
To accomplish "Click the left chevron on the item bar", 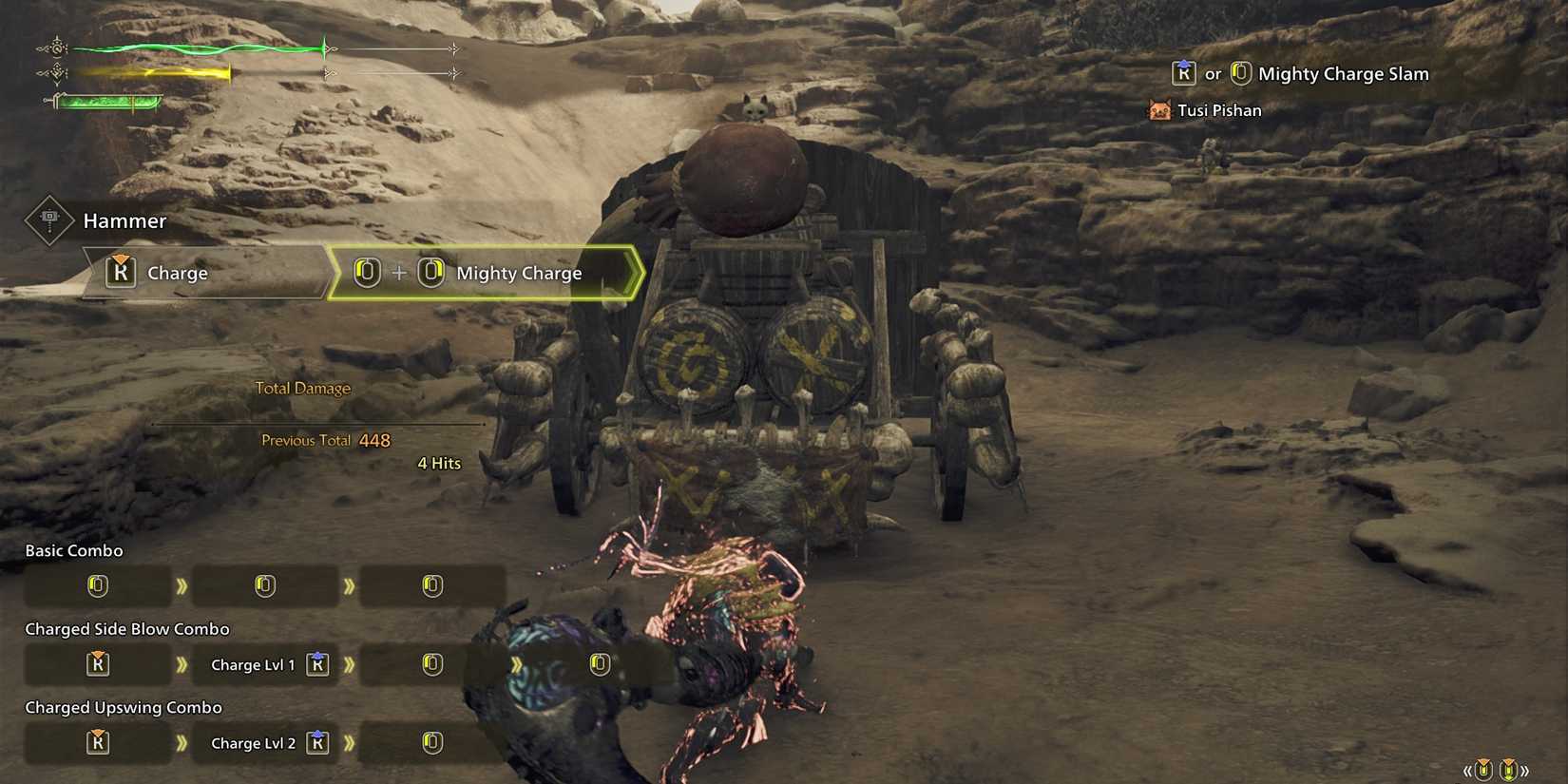I will click(x=1467, y=770).
